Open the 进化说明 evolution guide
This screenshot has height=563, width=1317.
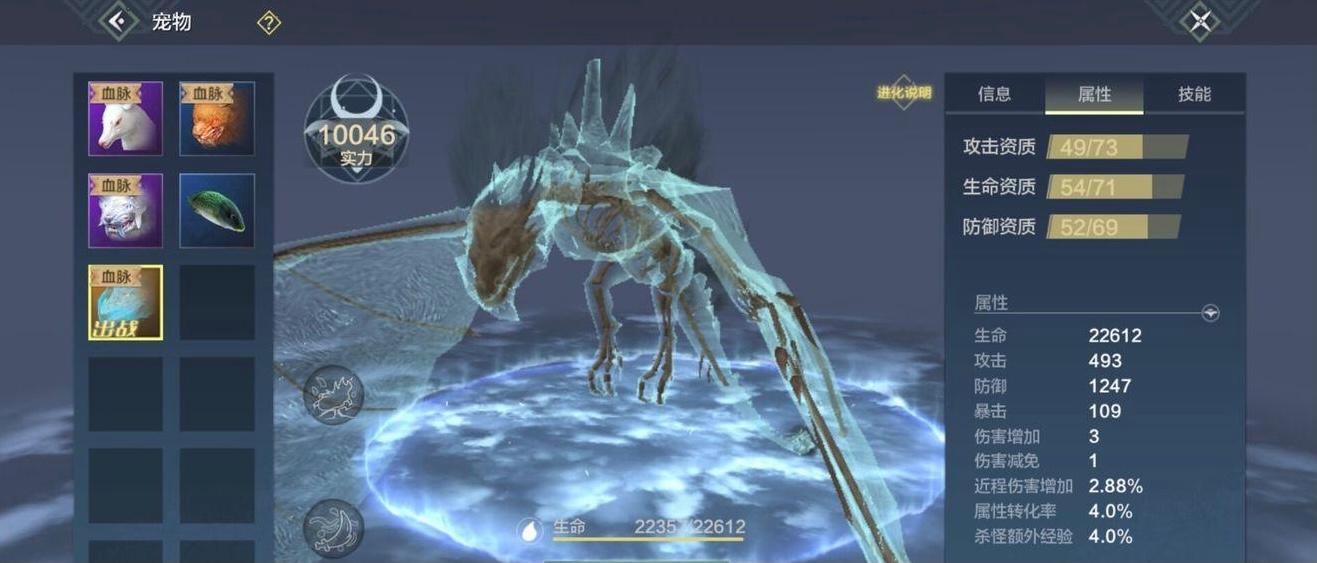(904, 93)
